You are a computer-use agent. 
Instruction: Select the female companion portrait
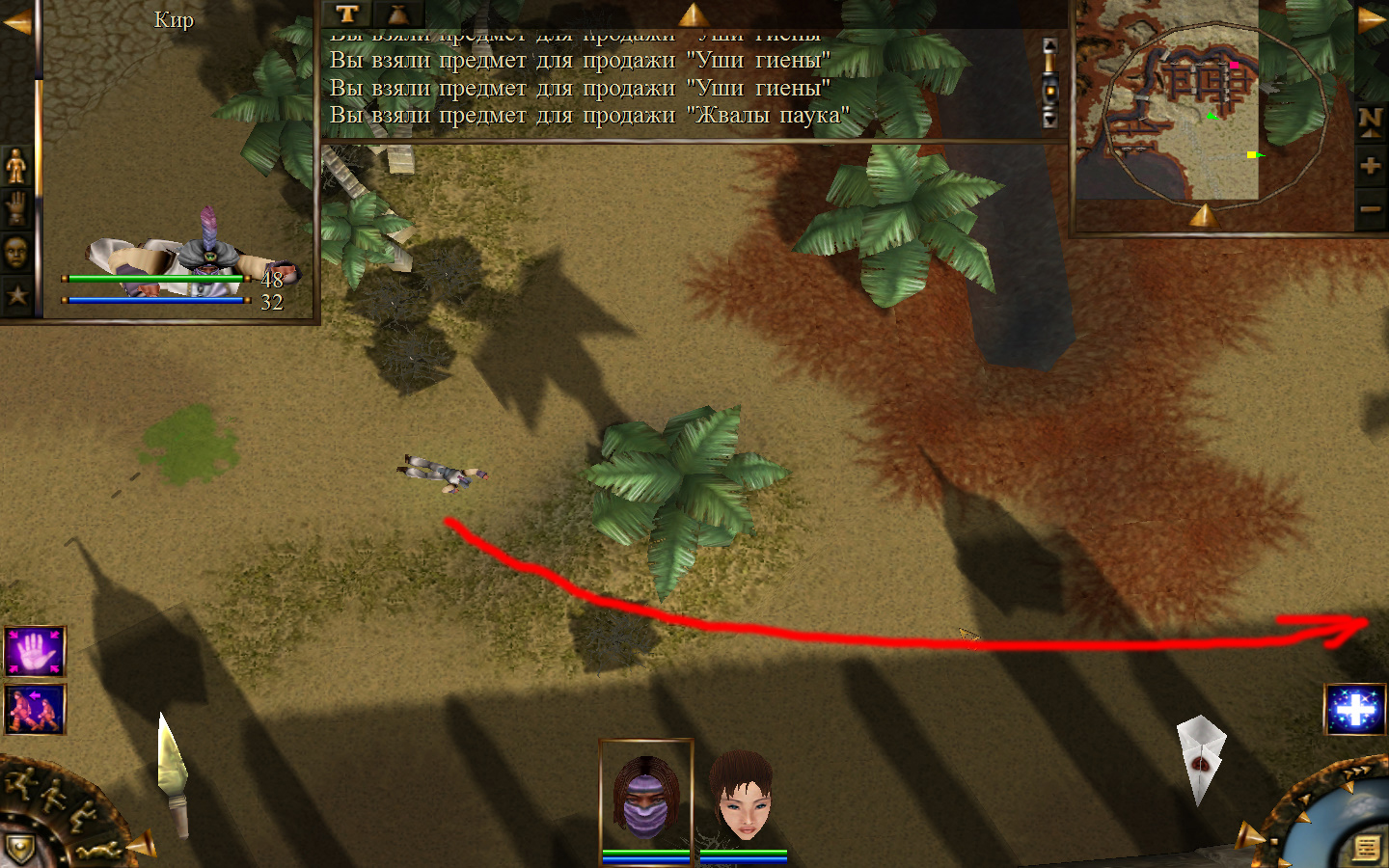[742, 797]
